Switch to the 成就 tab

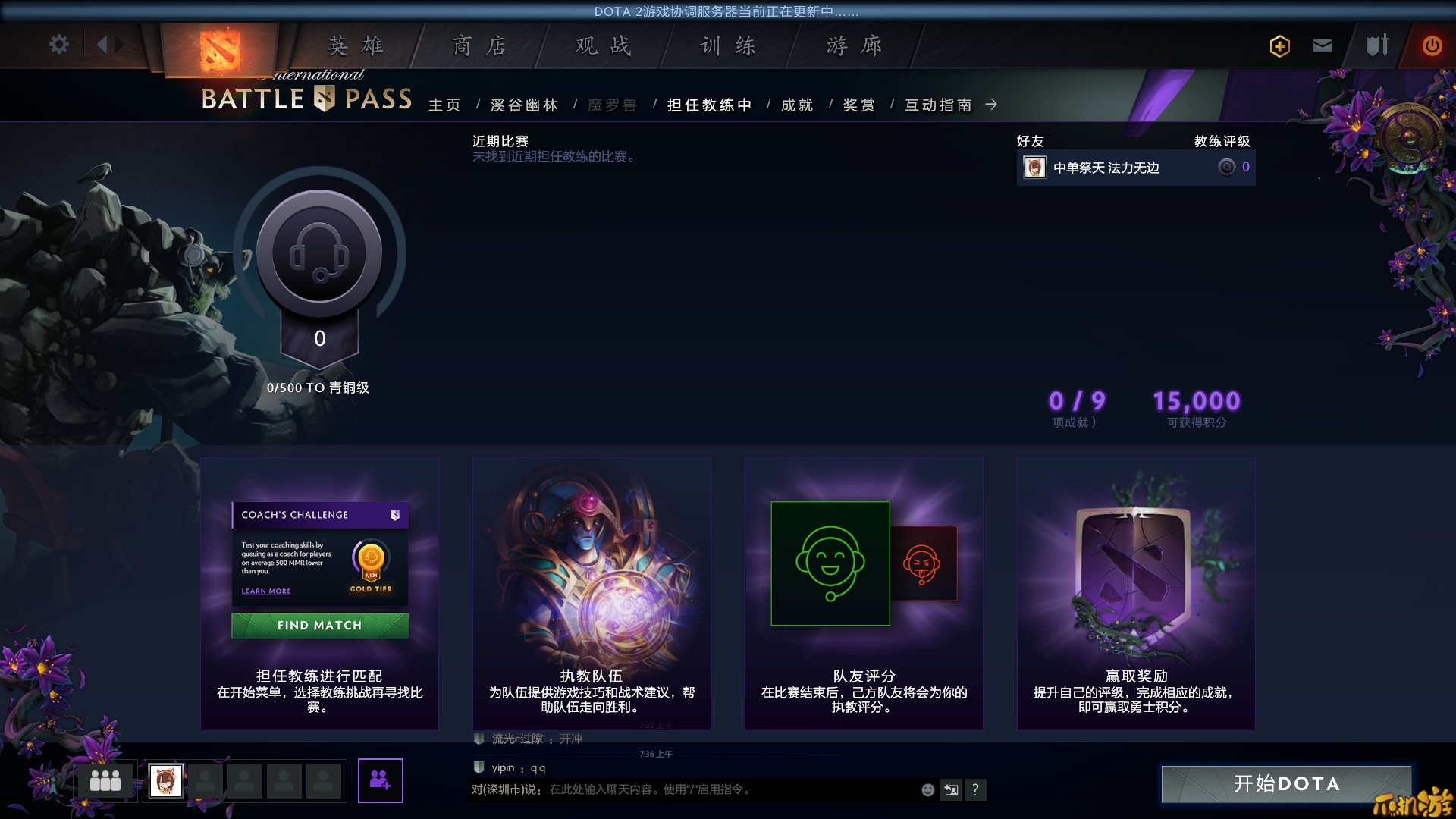click(797, 105)
